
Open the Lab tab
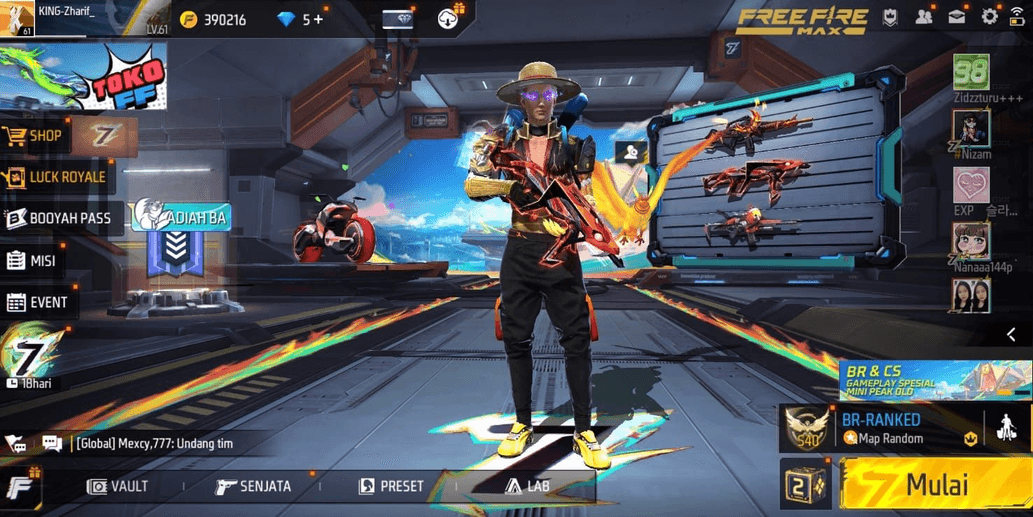tap(527, 487)
